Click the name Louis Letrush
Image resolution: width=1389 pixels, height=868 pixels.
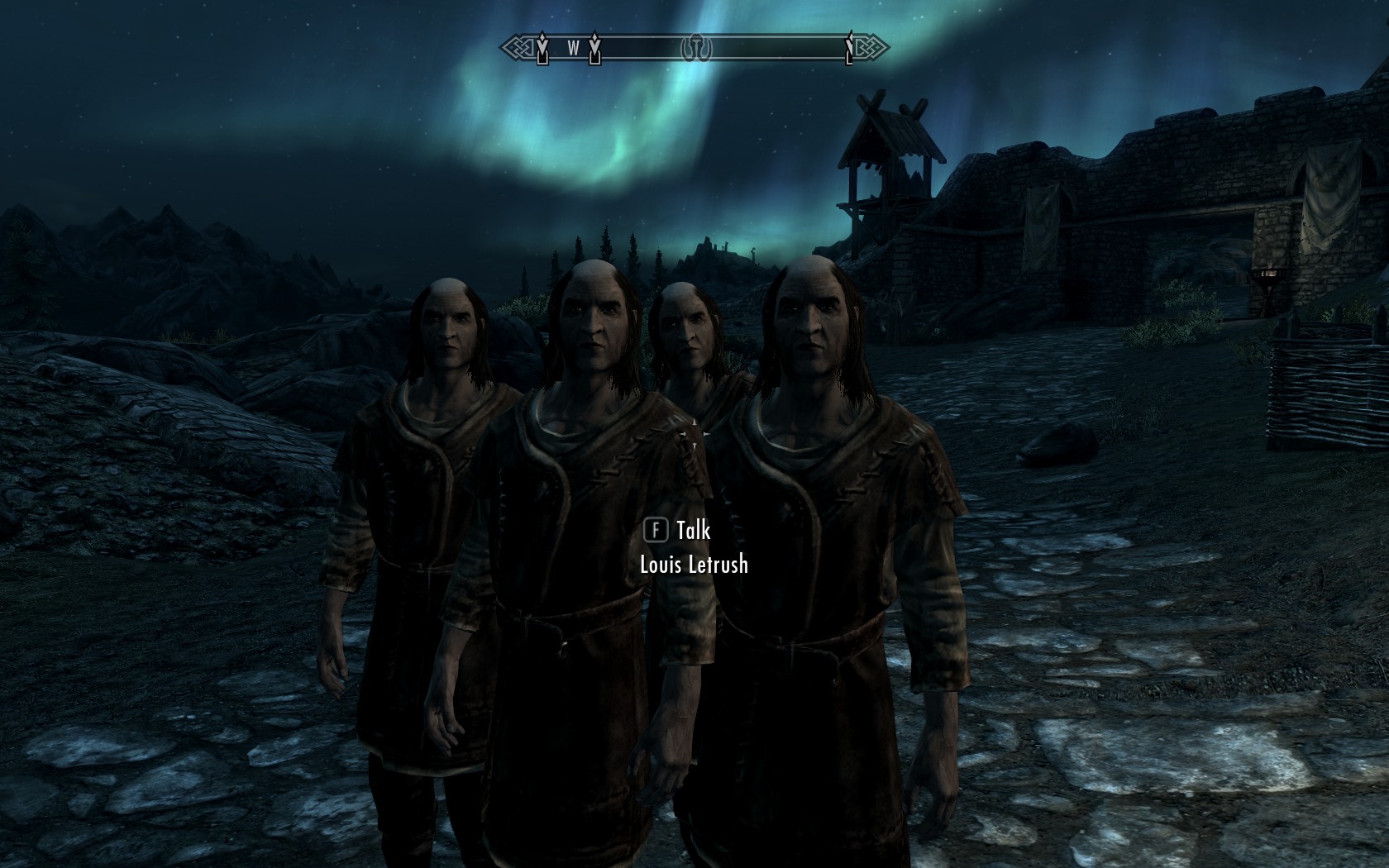click(x=694, y=566)
